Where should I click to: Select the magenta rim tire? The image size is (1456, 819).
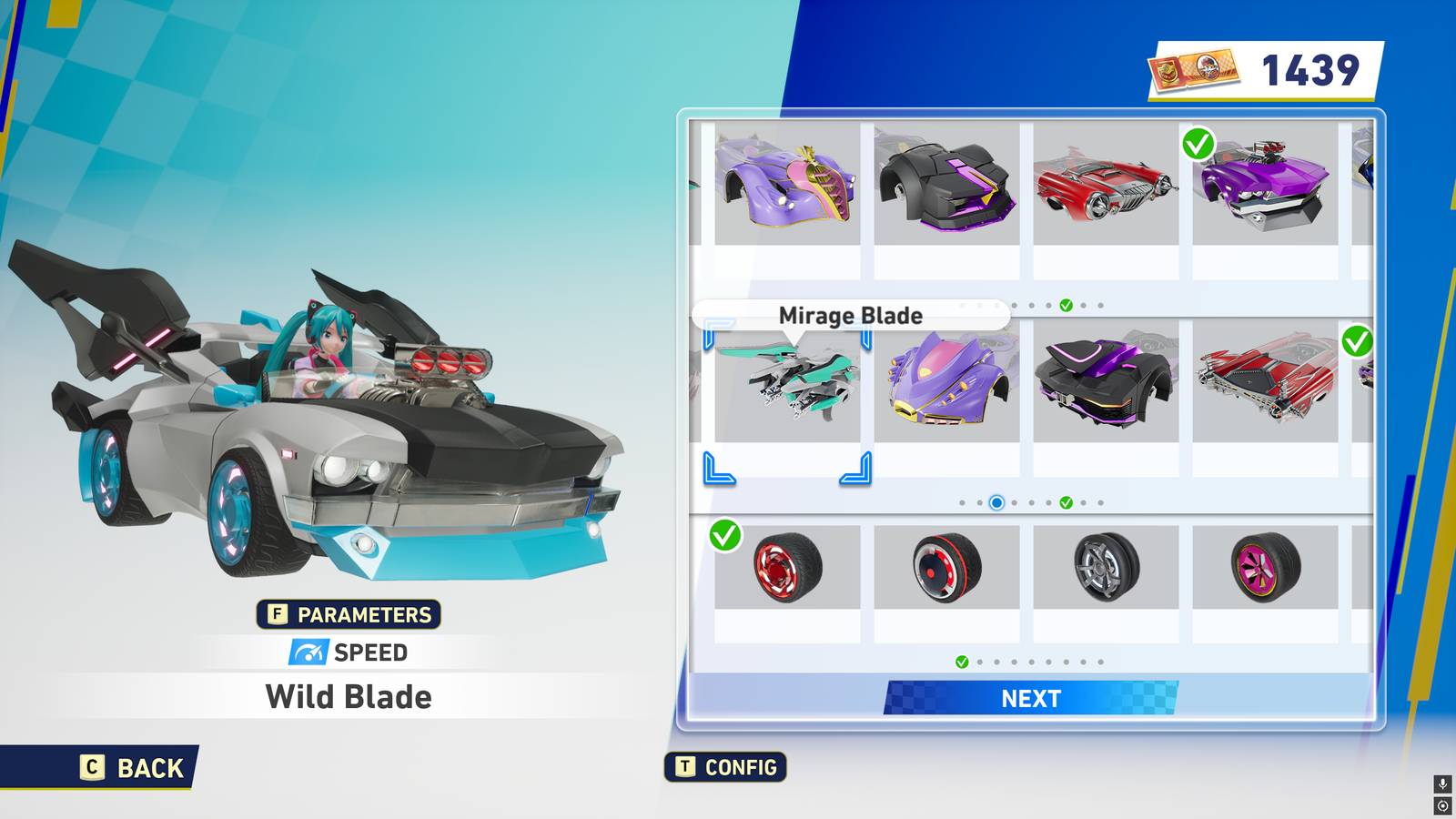tap(1265, 568)
